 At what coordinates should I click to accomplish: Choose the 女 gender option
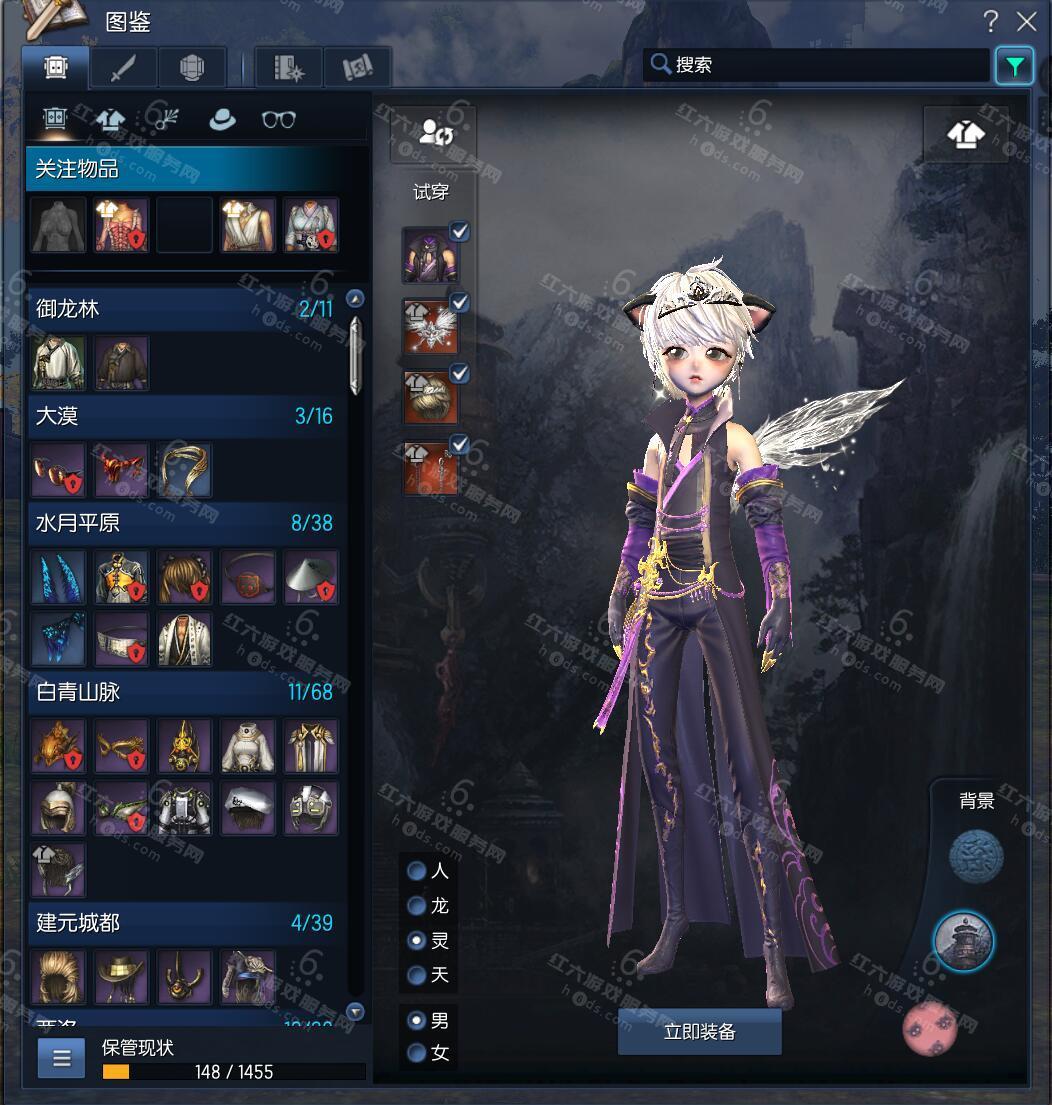(417, 1052)
